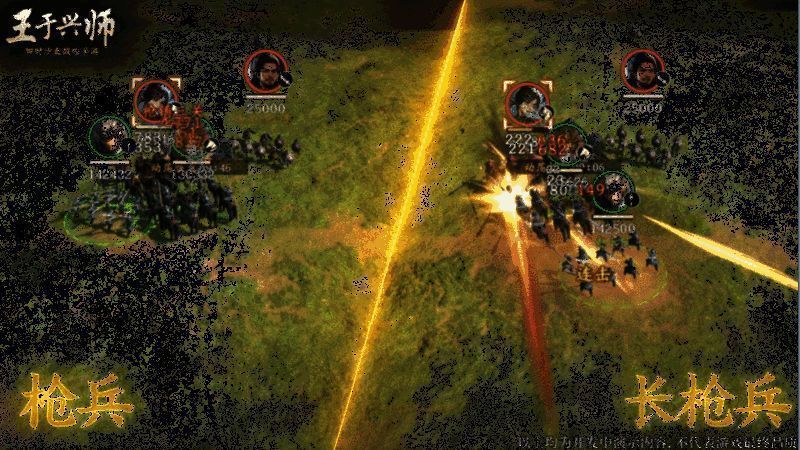Choose the unbracketed red general portrait in 枪兵 battle
Image resolution: width=800 pixels, height=450 pixels.
click(x=265, y=72)
